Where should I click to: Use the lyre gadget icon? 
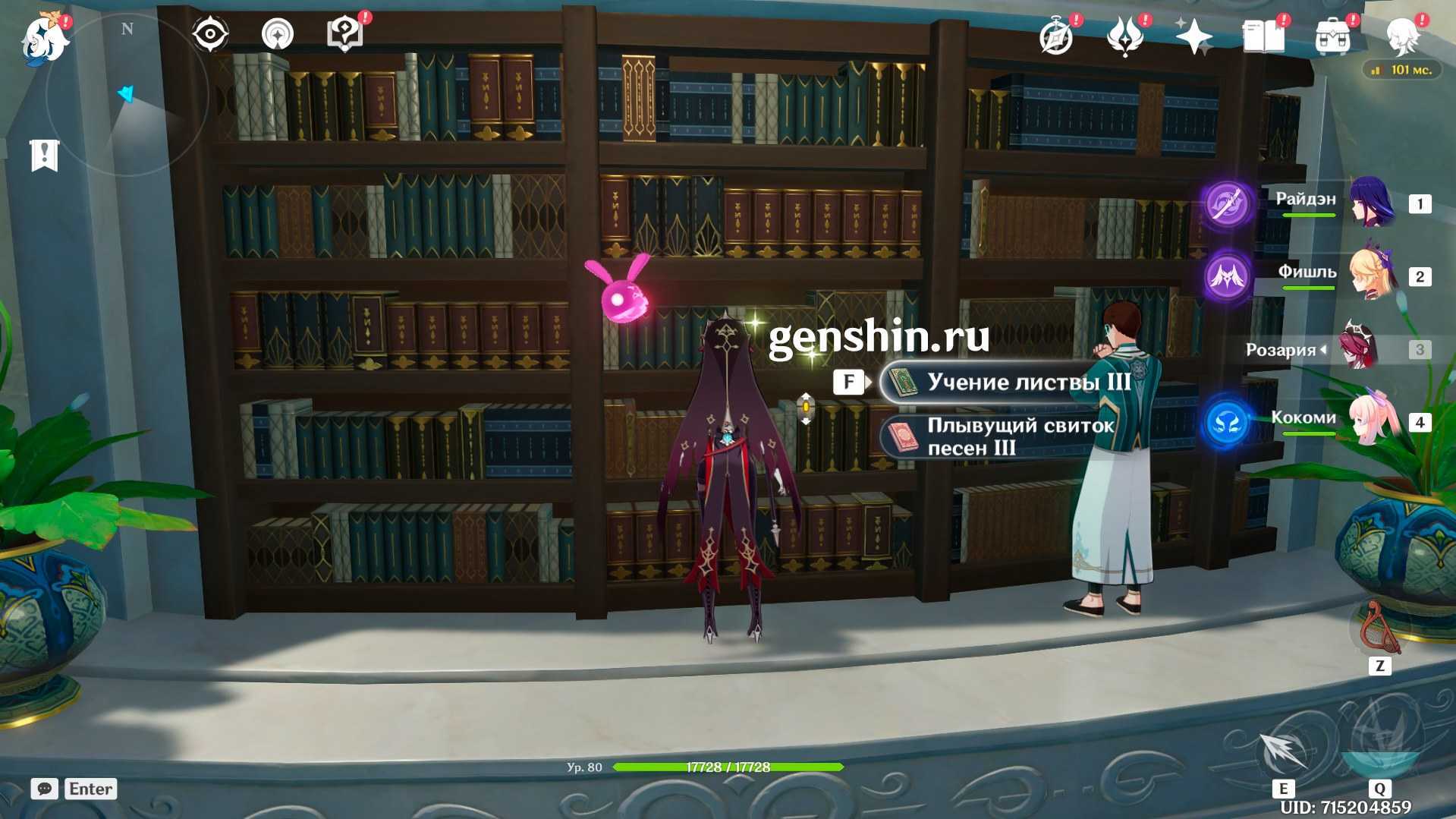coord(1379,628)
